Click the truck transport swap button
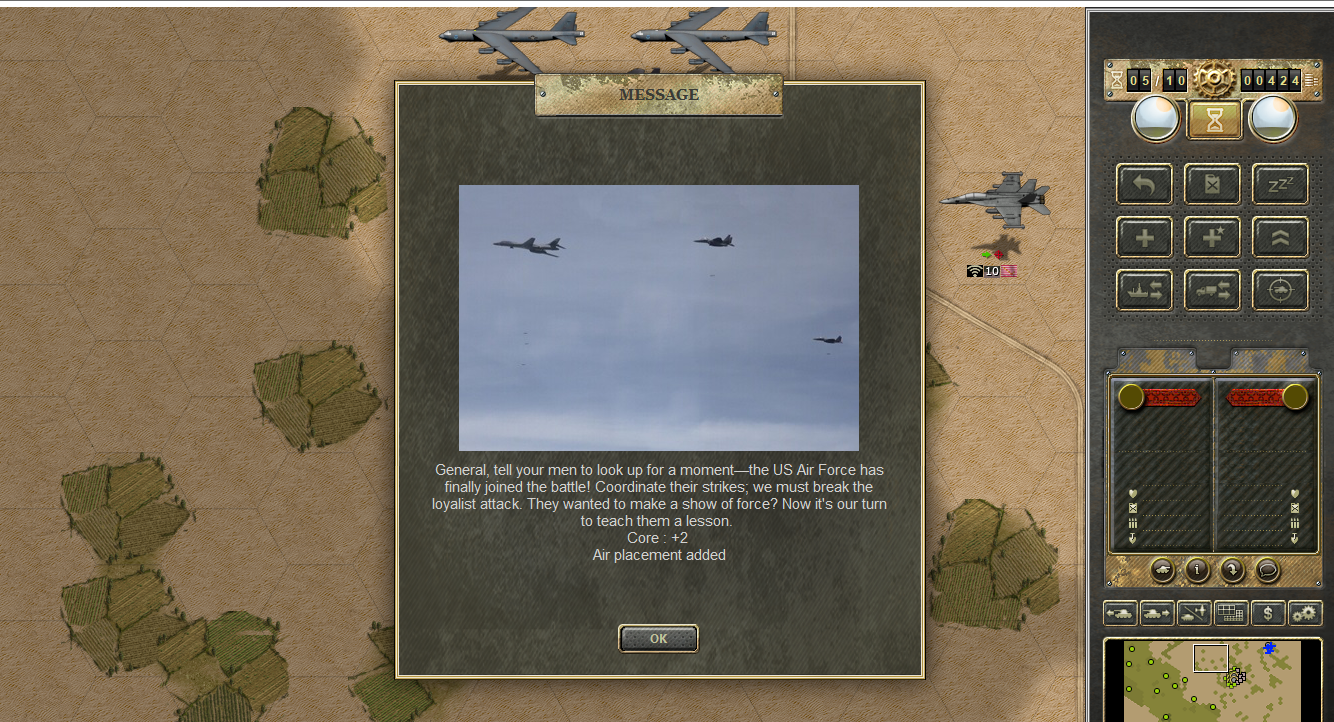The width and height of the screenshot is (1334, 722). point(1212,290)
